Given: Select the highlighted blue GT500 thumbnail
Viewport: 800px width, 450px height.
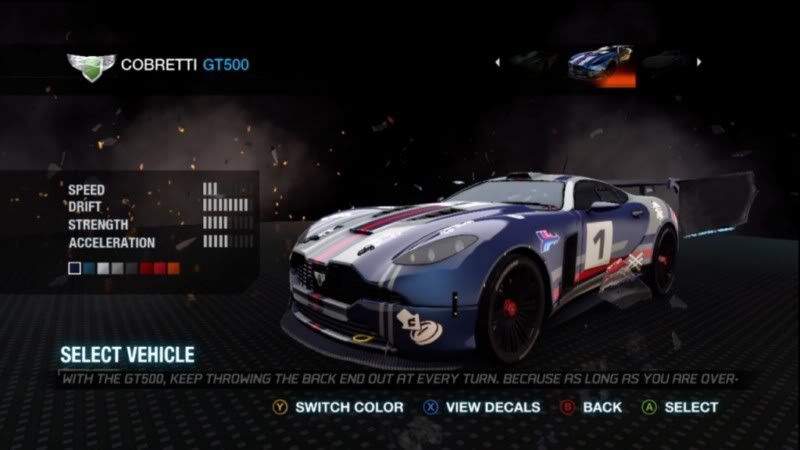Looking at the screenshot, I should (599, 63).
